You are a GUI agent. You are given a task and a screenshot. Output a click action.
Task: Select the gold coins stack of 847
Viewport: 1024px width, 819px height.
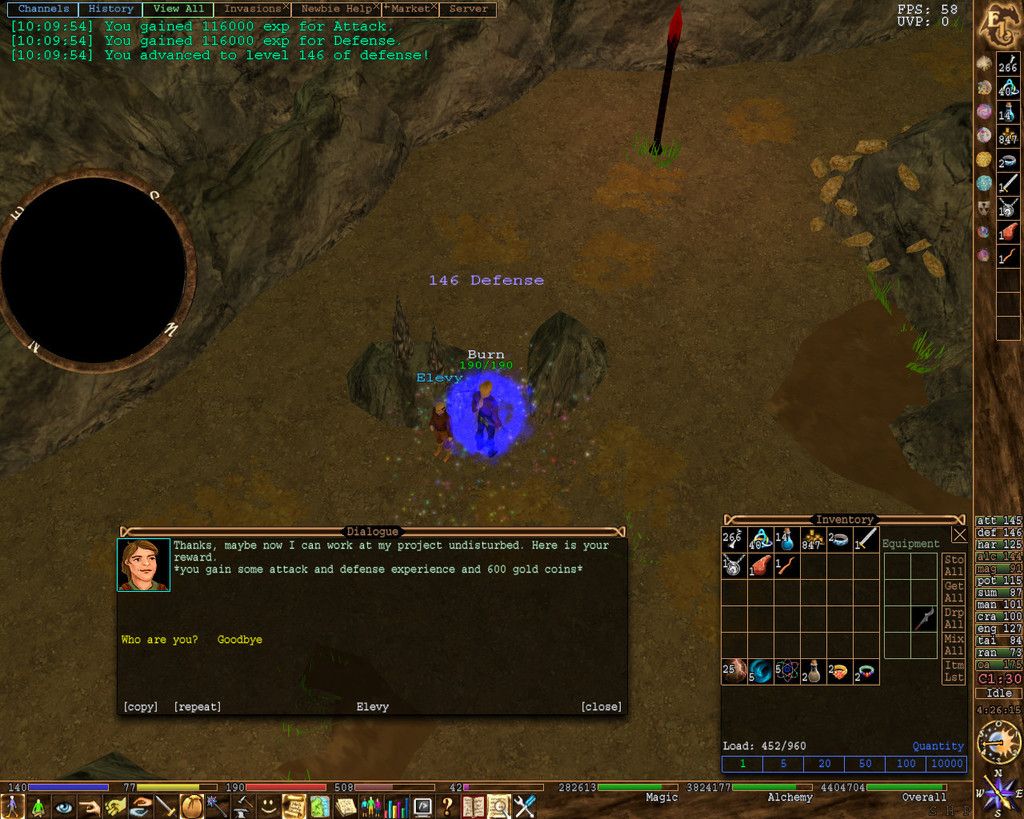click(813, 540)
